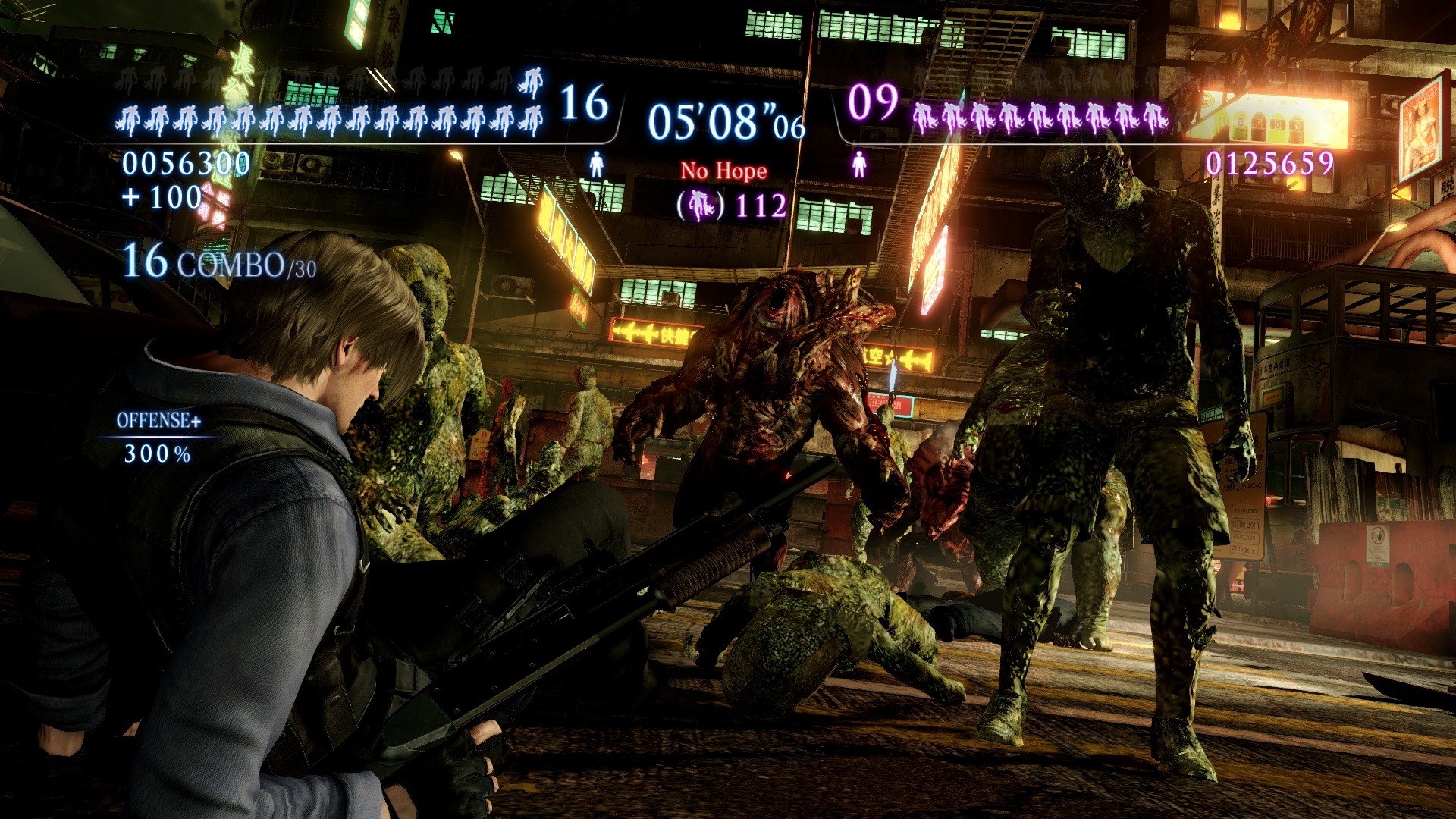Click the blue player silhouette icon
This screenshot has height=819, width=1456.
coord(596,164)
